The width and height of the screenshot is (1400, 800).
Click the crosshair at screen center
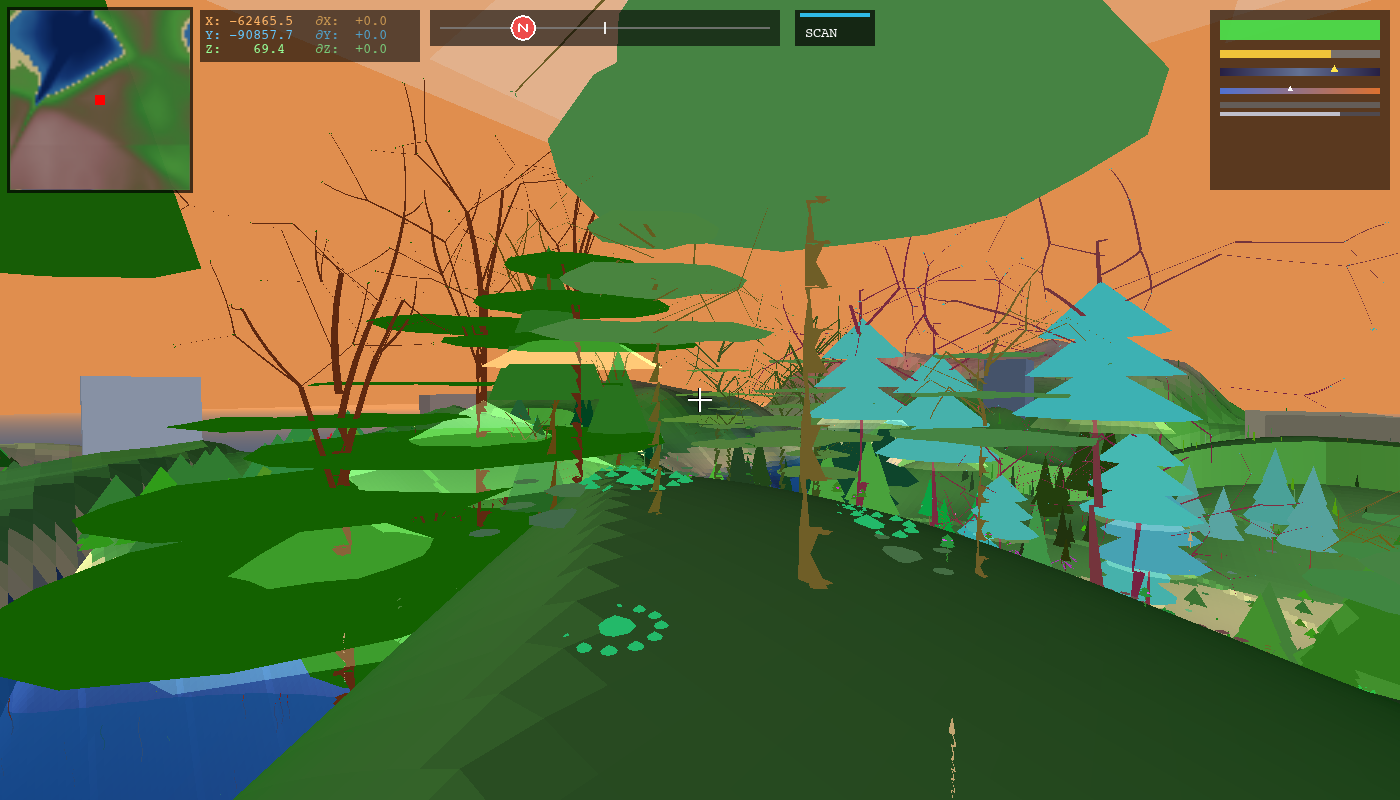(x=700, y=399)
